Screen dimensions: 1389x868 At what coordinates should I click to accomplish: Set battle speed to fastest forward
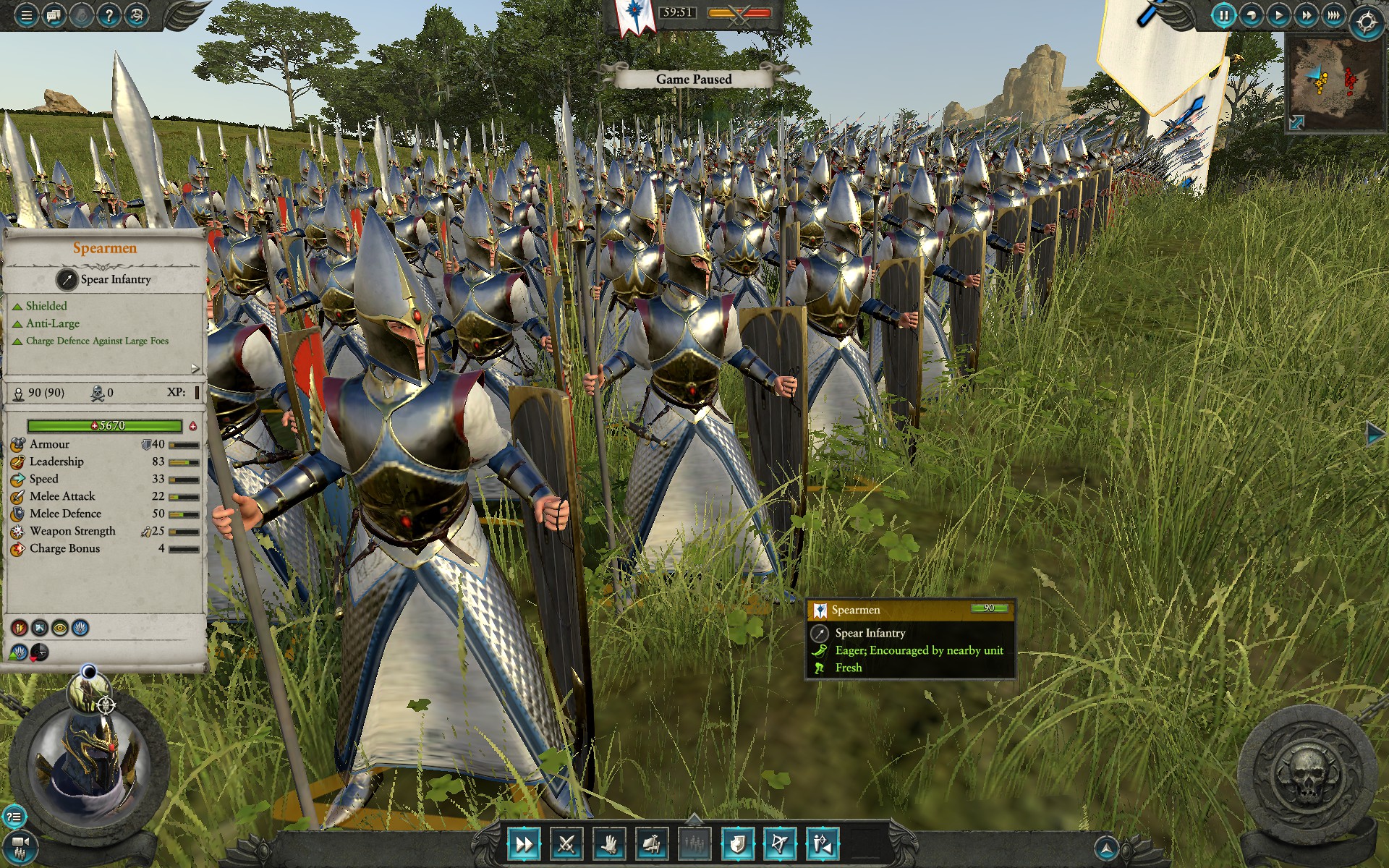point(1333,15)
